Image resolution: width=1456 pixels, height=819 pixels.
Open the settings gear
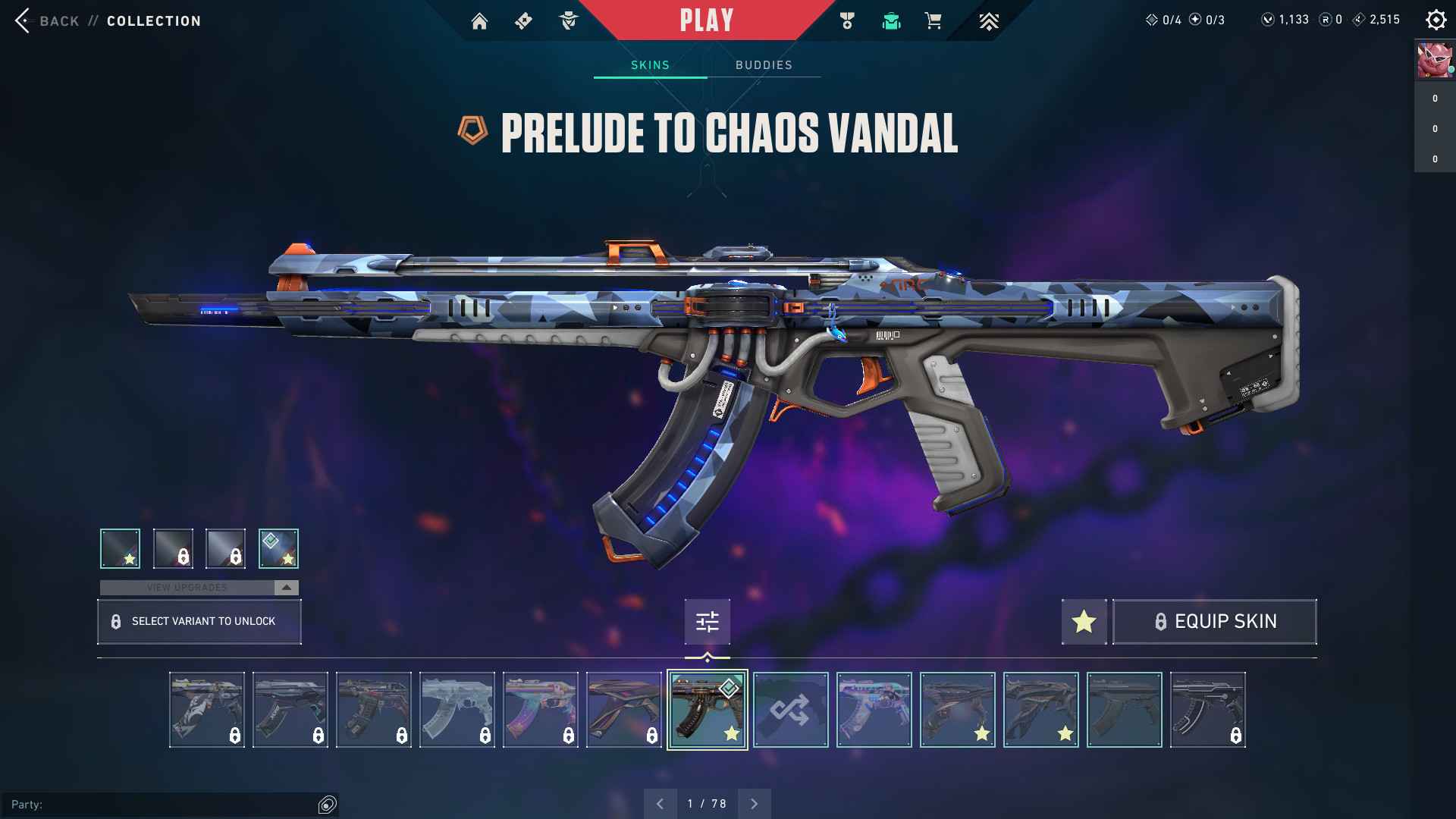click(1436, 20)
